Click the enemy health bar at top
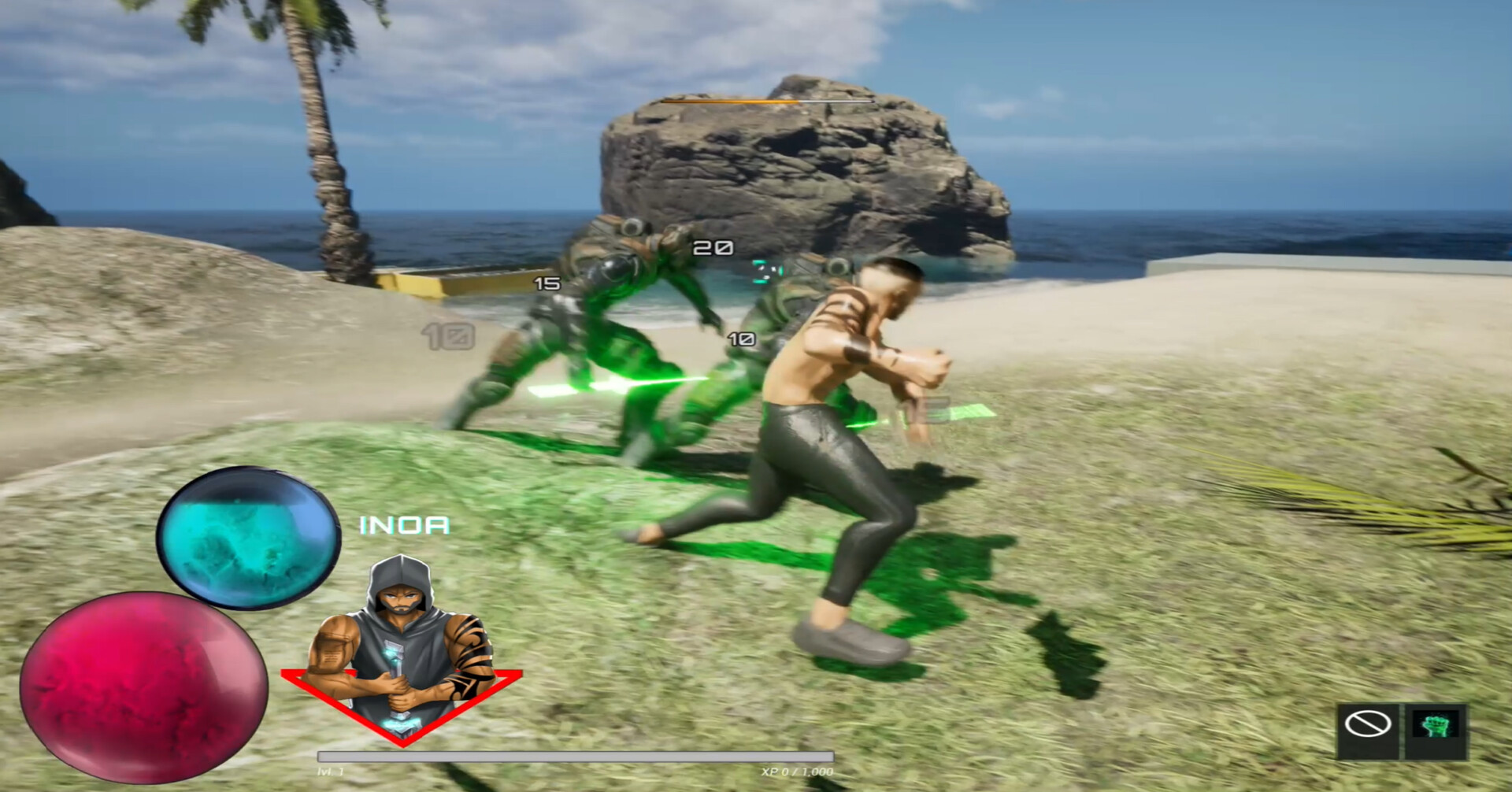The height and width of the screenshot is (792, 1512). tap(768, 101)
